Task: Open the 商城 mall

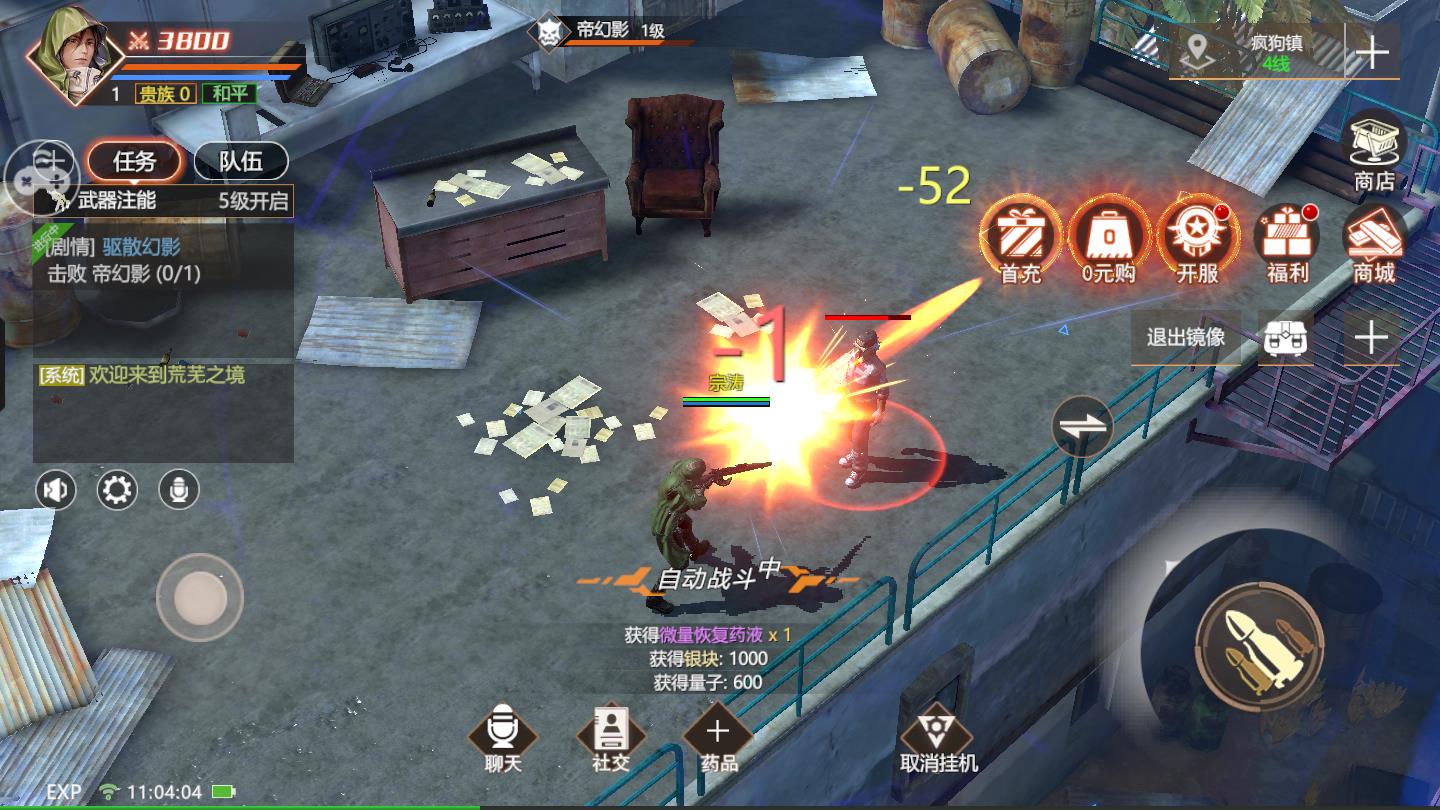Action: tap(1374, 240)
